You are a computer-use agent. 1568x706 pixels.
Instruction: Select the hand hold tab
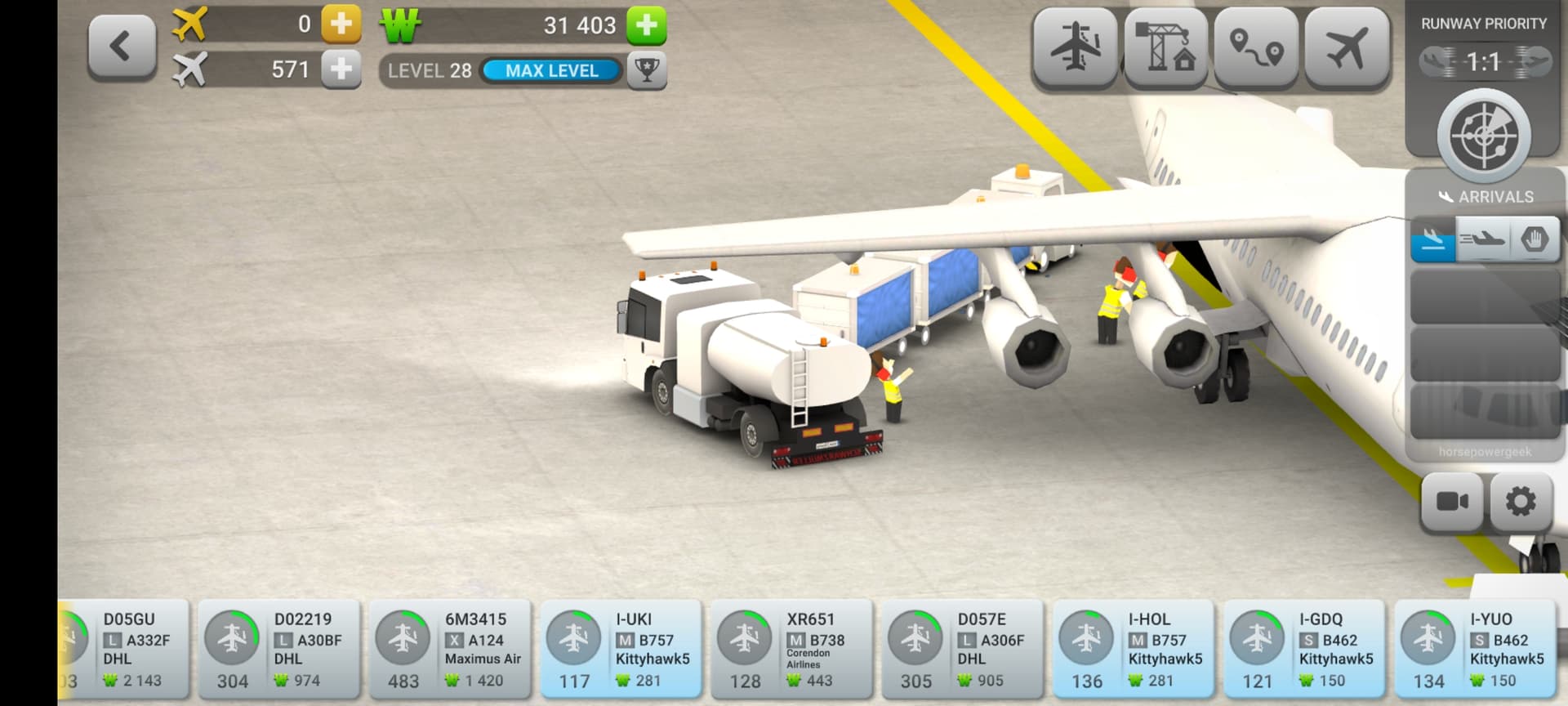(x=1535, y=240)
